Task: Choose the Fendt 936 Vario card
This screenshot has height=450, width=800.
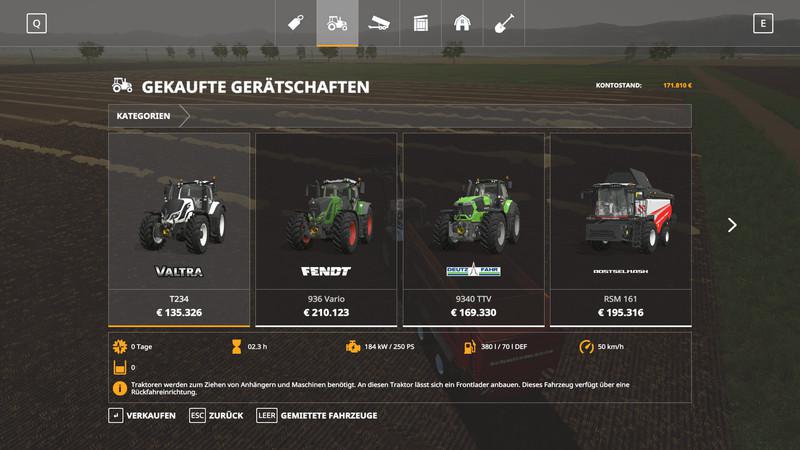Action: click(326, 229)
